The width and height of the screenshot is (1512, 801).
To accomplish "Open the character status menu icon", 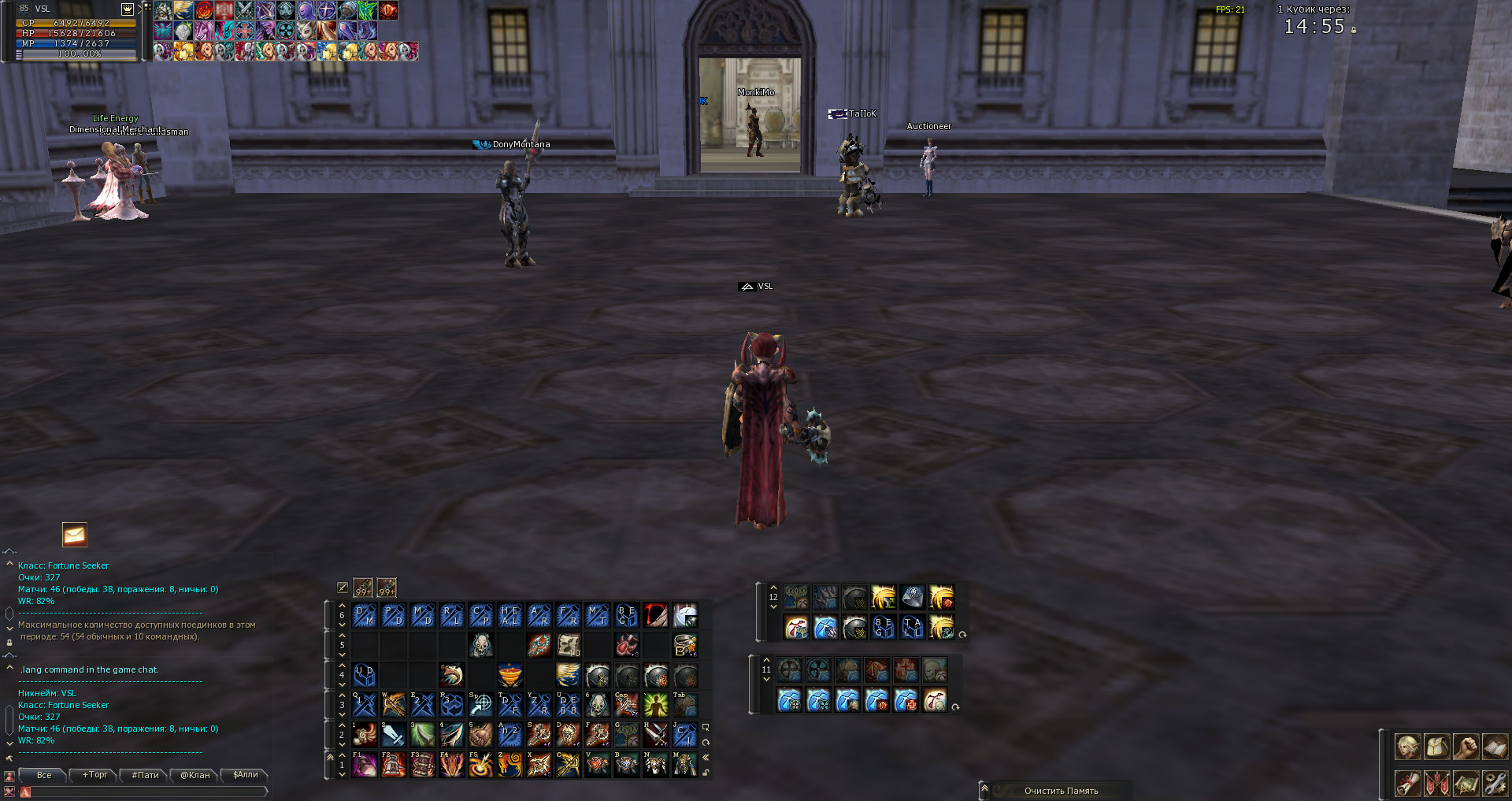I will [1407, 746].
